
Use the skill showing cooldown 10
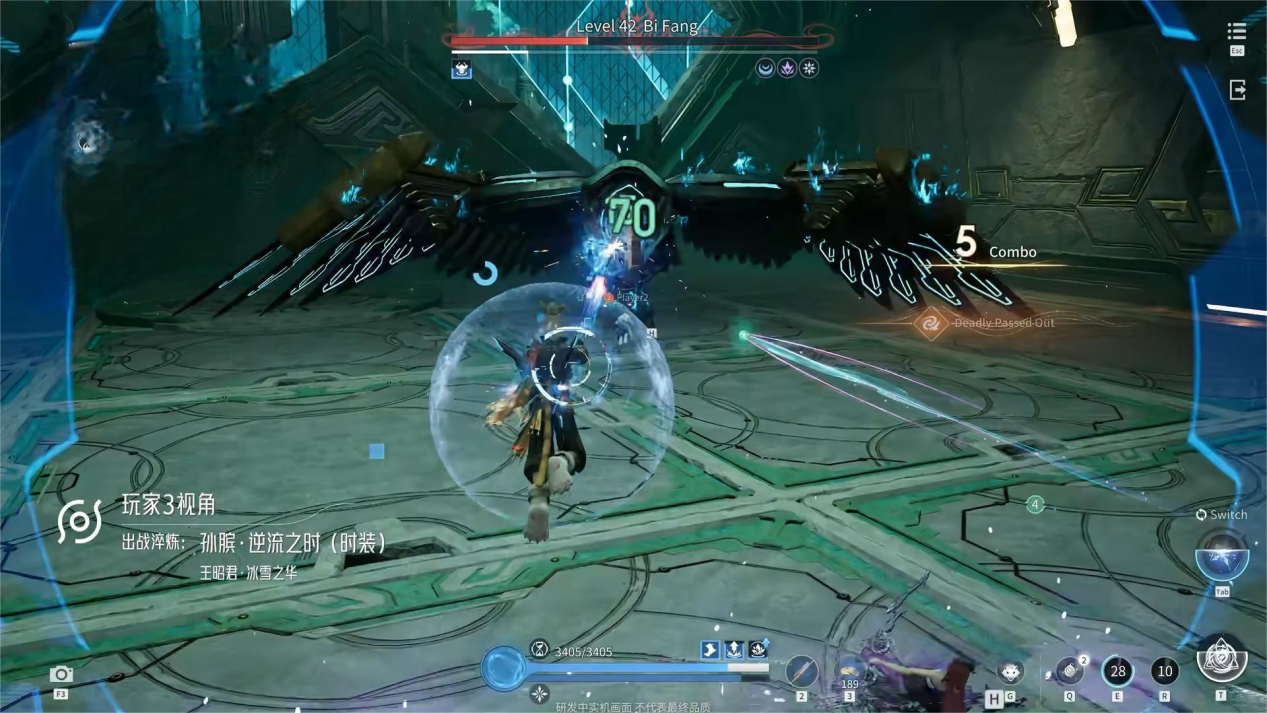pos(1164,671)
